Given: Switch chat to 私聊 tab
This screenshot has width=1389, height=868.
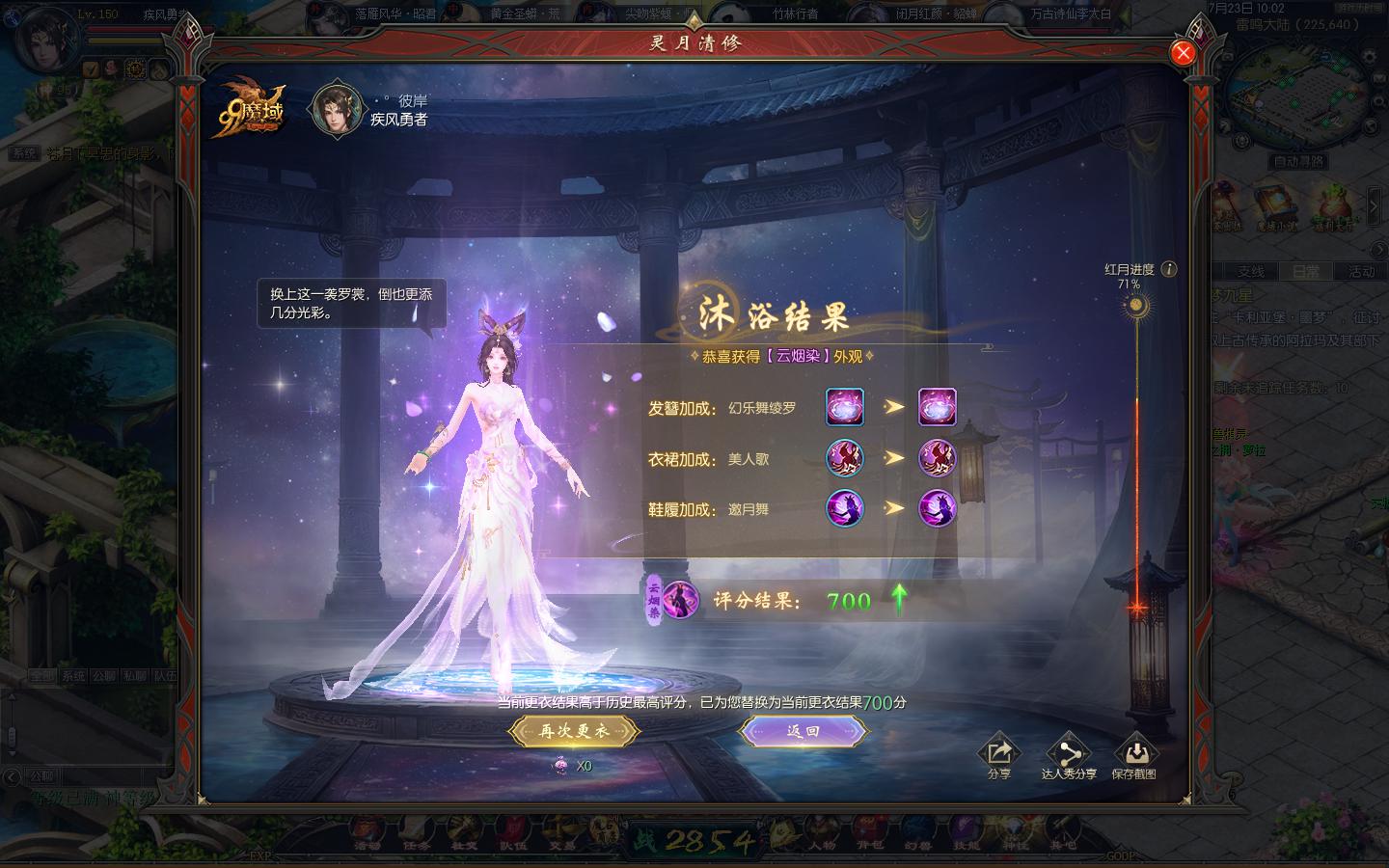Looking at the screenshot, I should point(134,676).
